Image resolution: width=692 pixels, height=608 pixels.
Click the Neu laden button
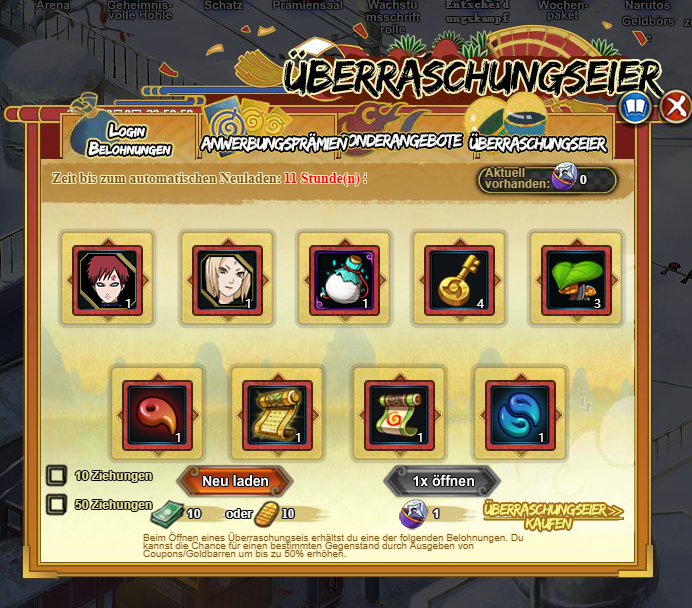click(235, 481)
